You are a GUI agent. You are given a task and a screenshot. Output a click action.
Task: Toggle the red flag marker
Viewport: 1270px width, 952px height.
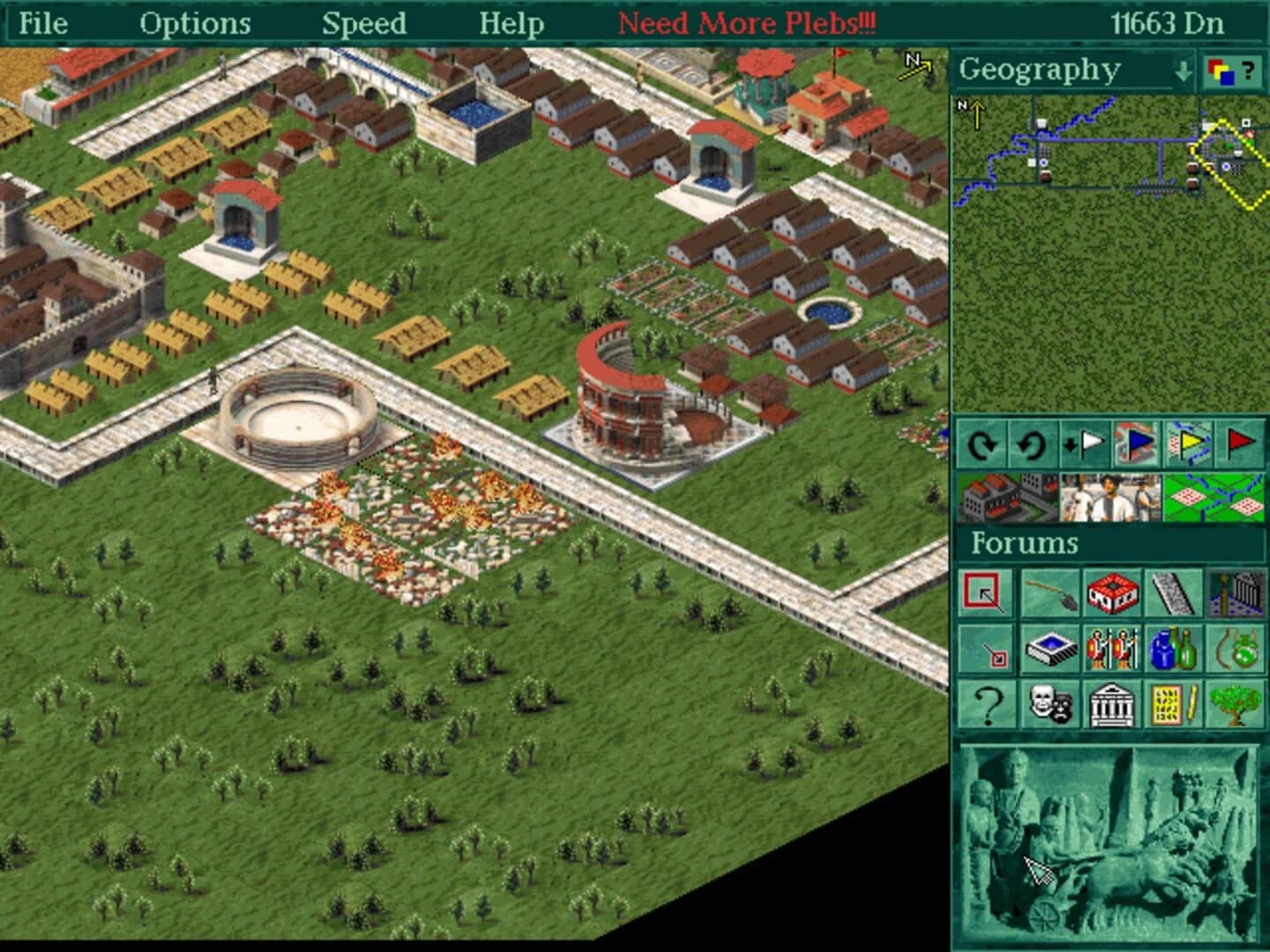tap(1239, 445)
